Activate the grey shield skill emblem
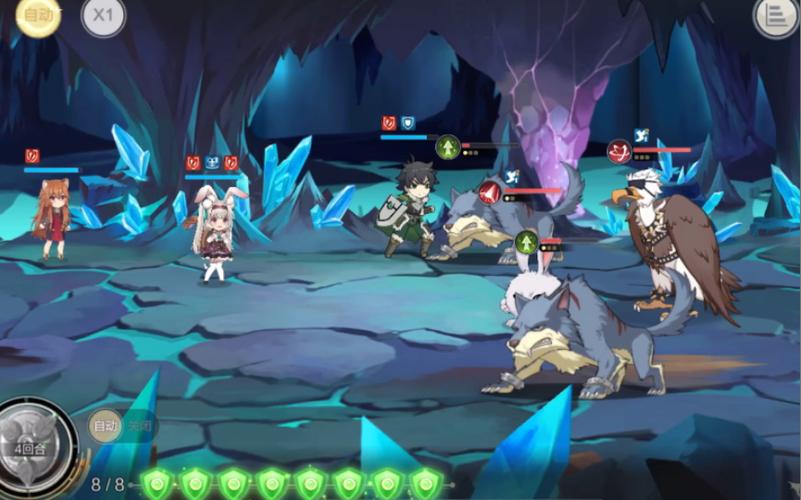Image resolution: width=801 pixels, height=500 pixels. point(38,438)
